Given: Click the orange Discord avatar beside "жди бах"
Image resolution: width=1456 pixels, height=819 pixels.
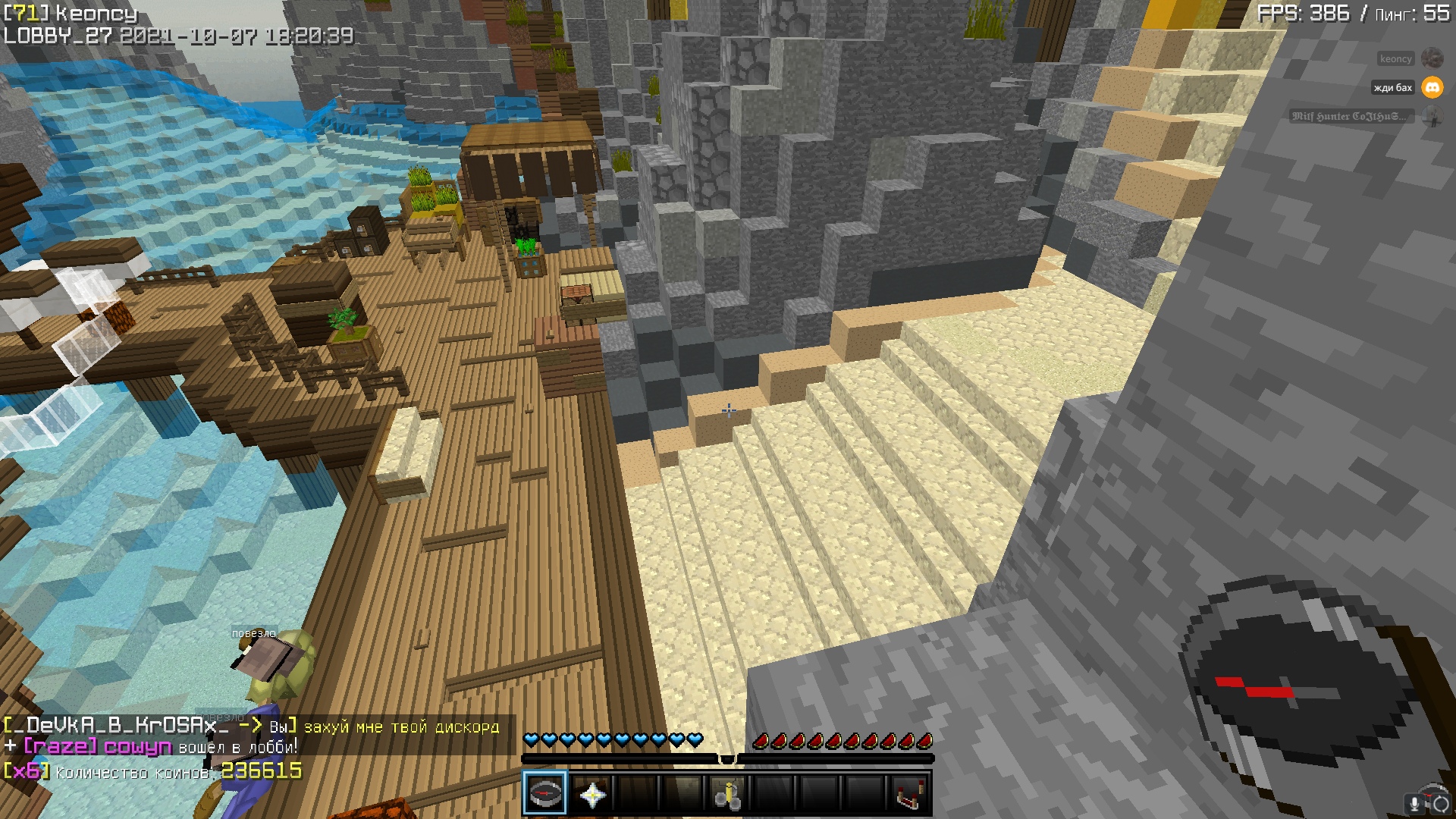Looking at the screenshot, I should pos(1432,87).
